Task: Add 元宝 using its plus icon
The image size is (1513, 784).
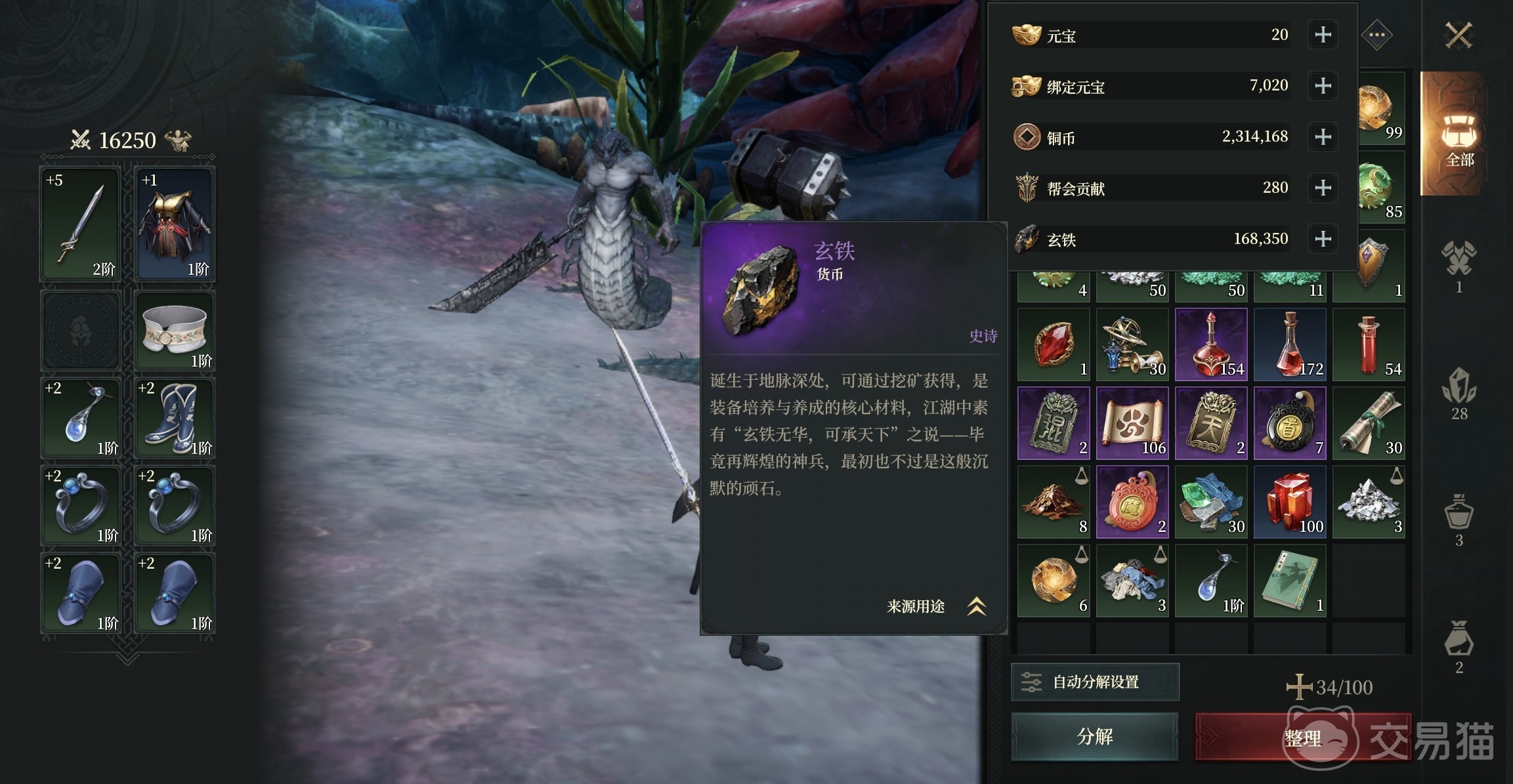Action: (x=1323, y=35)
